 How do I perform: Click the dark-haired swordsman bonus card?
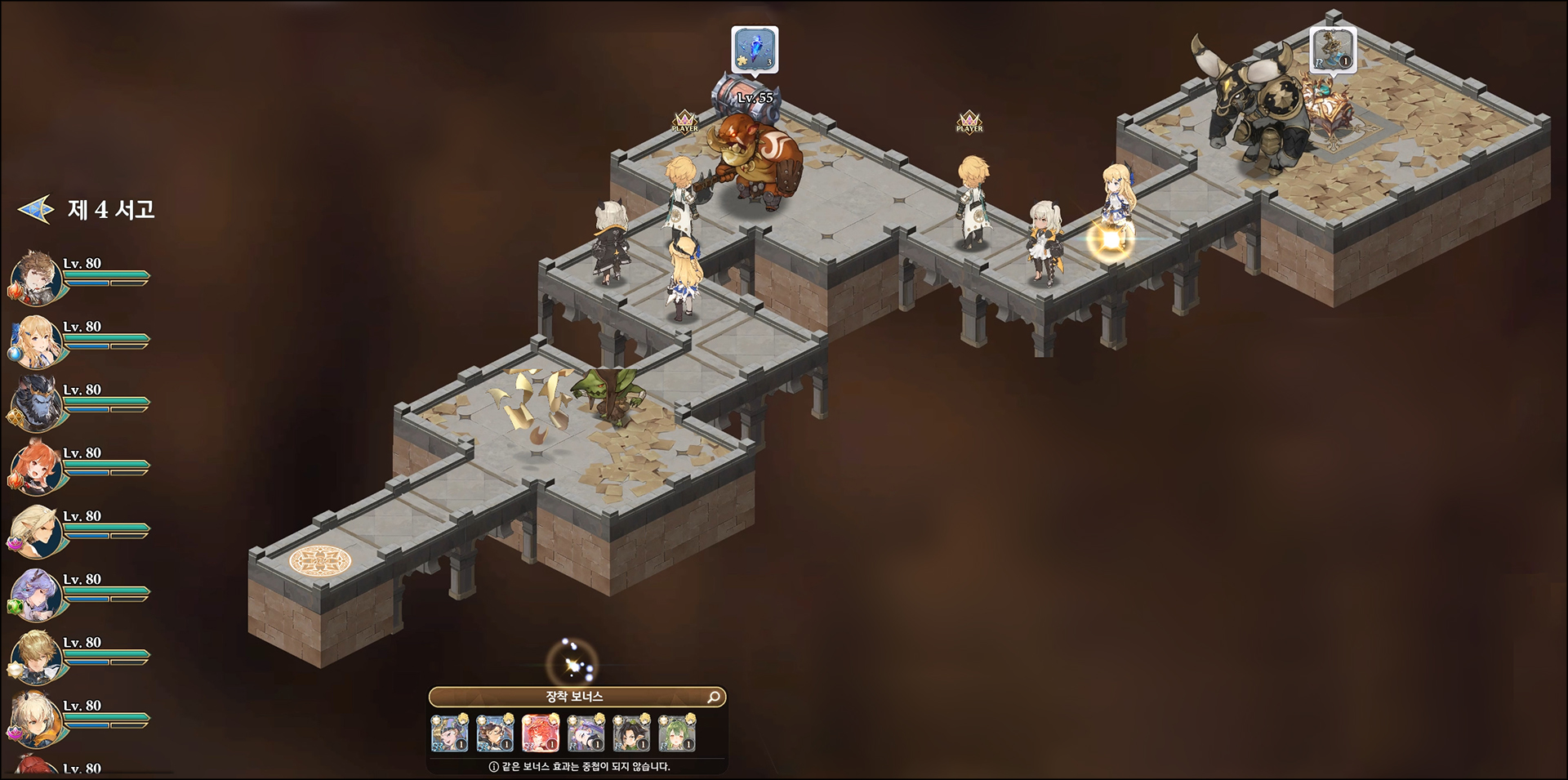[x=495, y=733]
